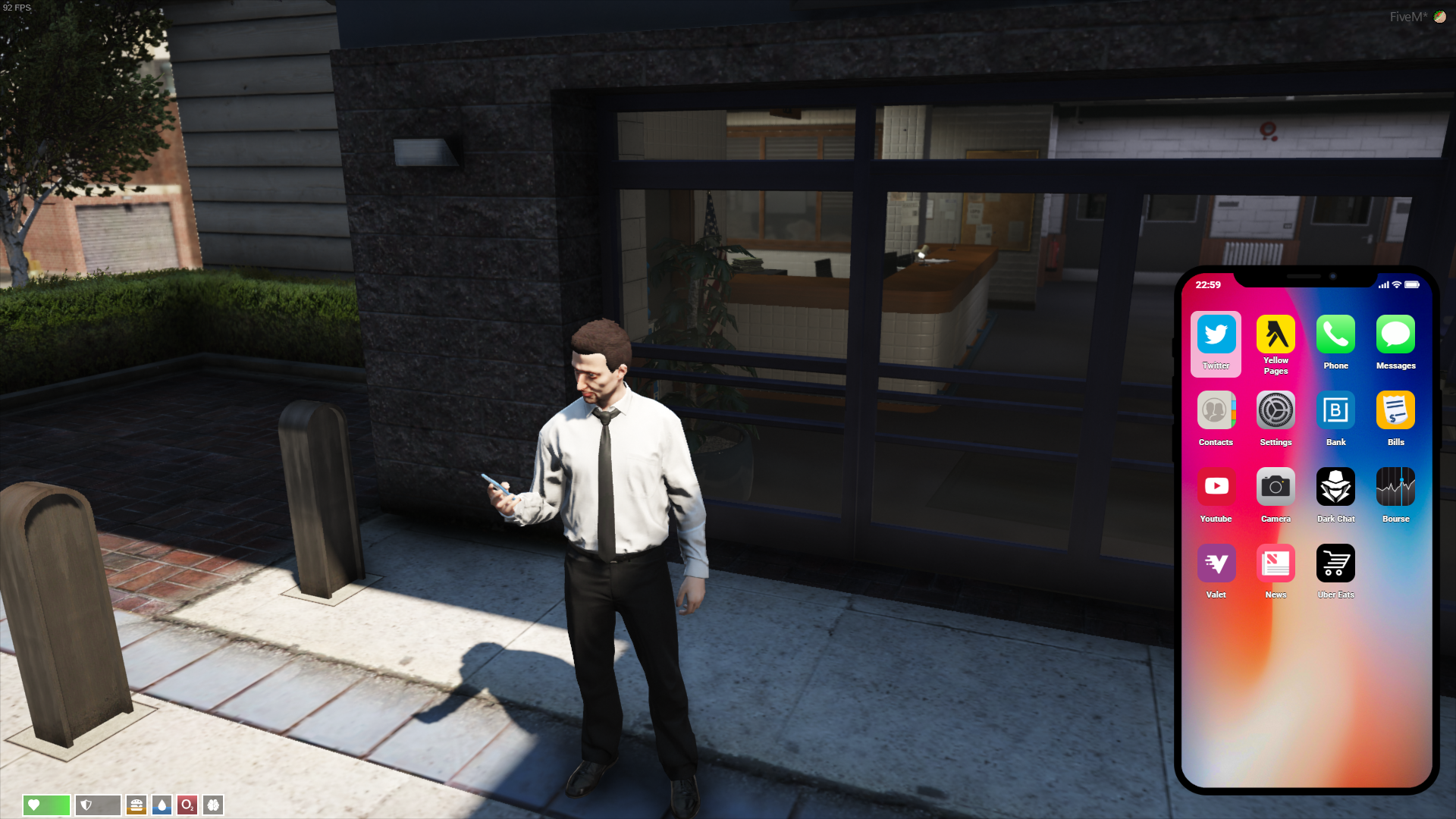Open the Yellow Pages app
The image size is (1456, 819).
click(x=1276, y=334)
